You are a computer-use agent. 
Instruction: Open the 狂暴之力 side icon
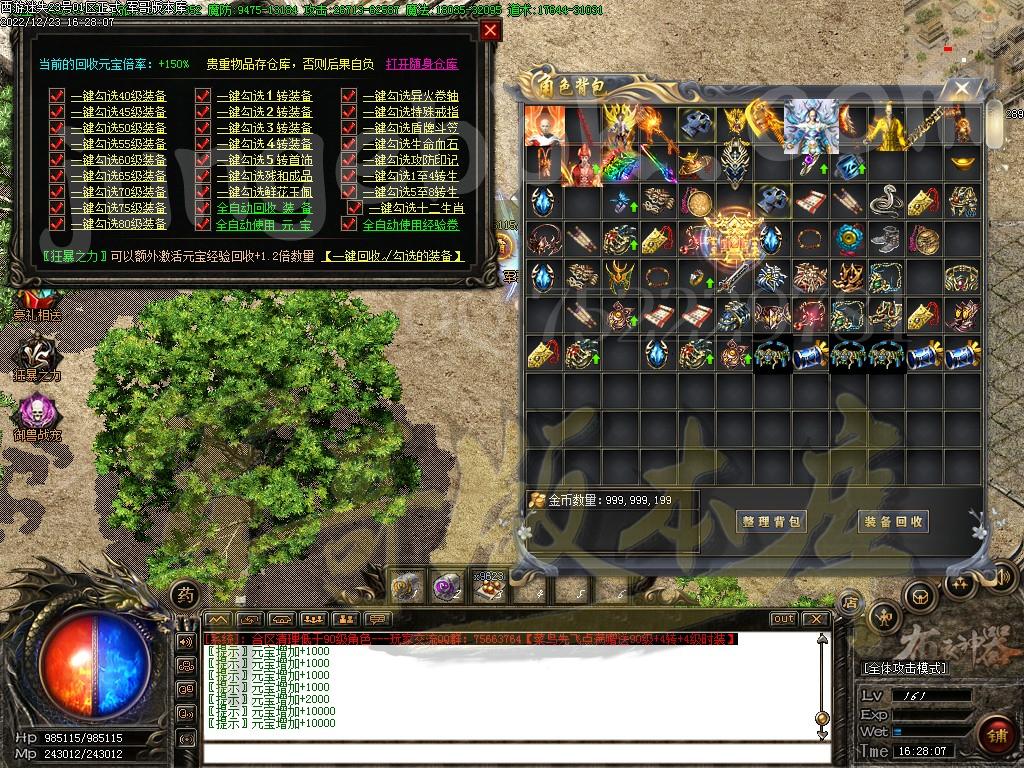37,355
